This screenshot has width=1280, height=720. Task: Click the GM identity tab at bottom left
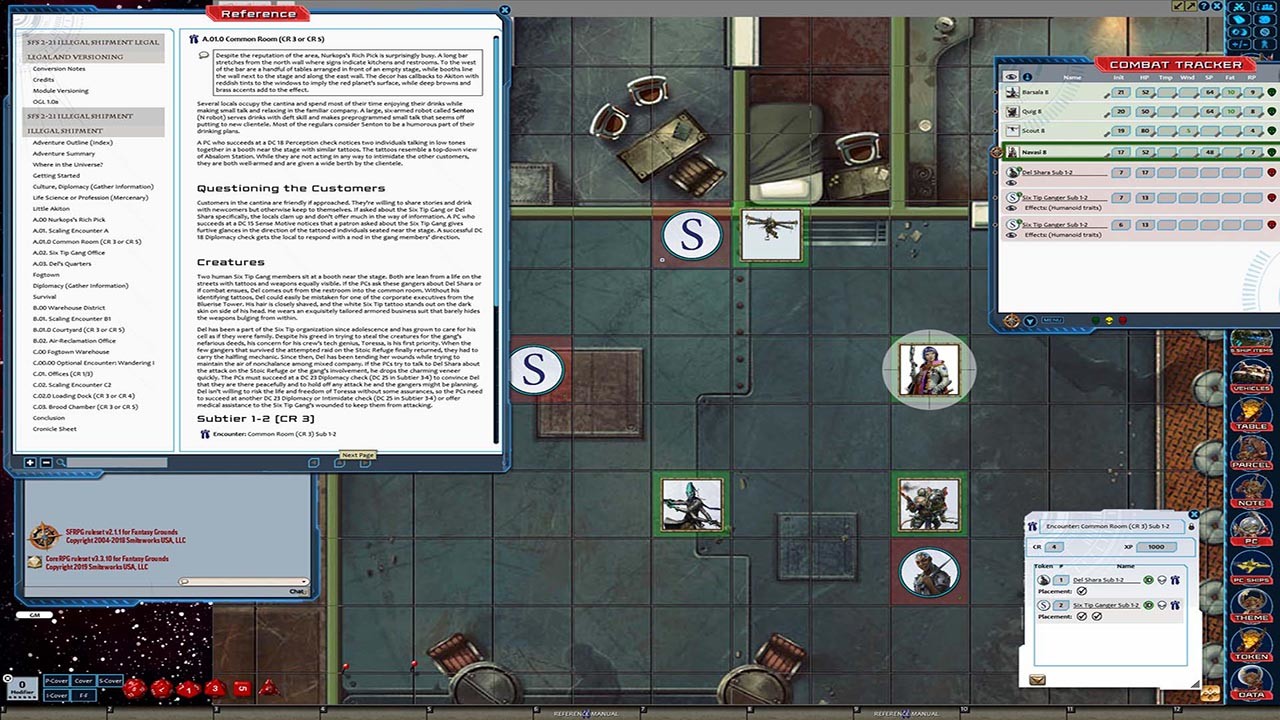pos(33,614)
